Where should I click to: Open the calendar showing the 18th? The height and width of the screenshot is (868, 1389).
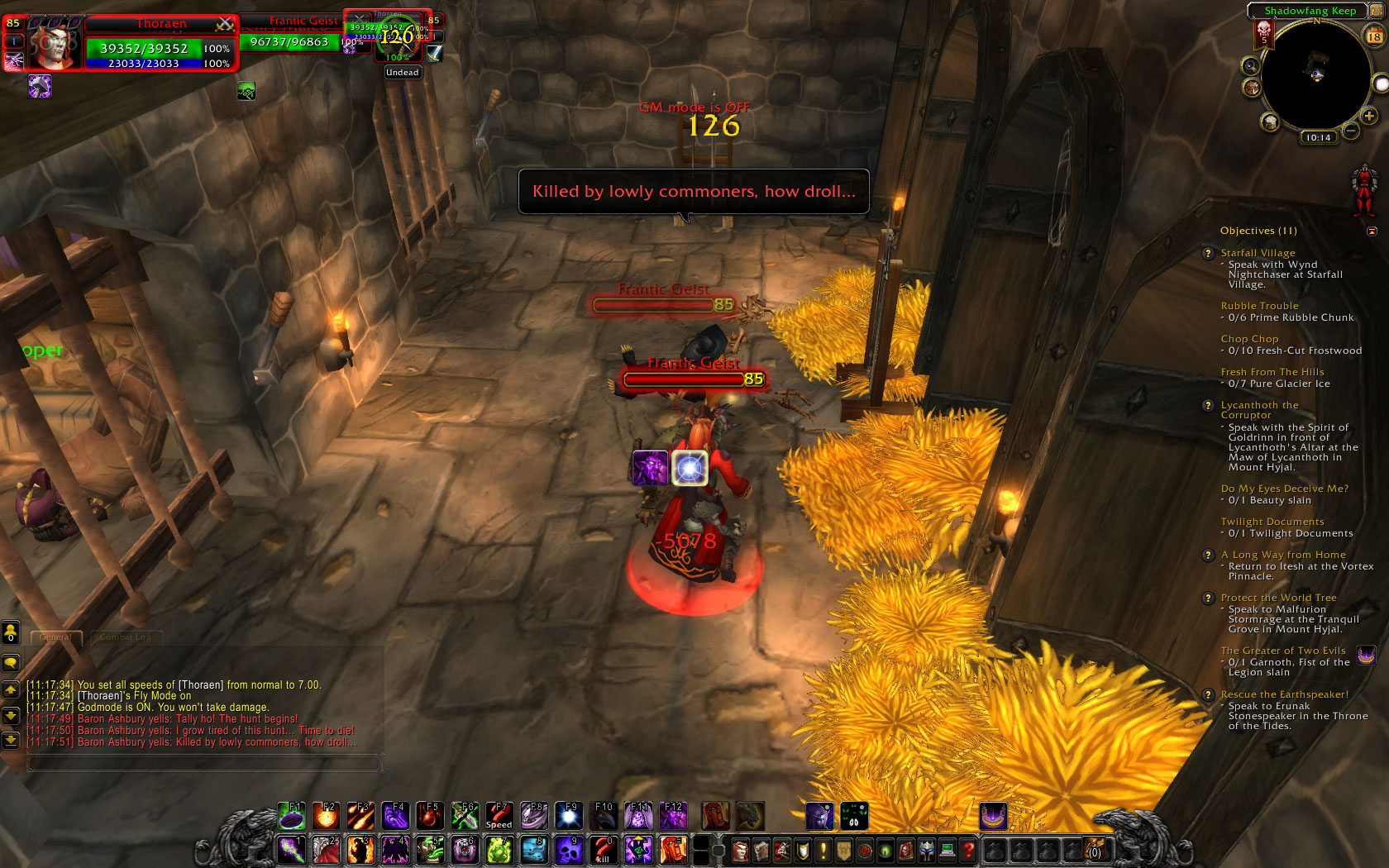tap(1374, 36)
